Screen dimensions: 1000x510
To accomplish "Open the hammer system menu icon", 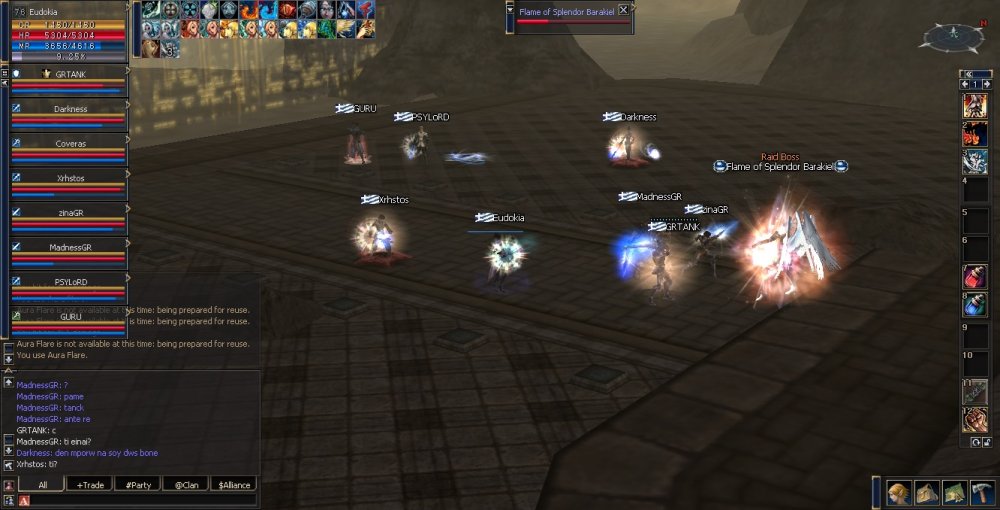I will tap(980, 492).
